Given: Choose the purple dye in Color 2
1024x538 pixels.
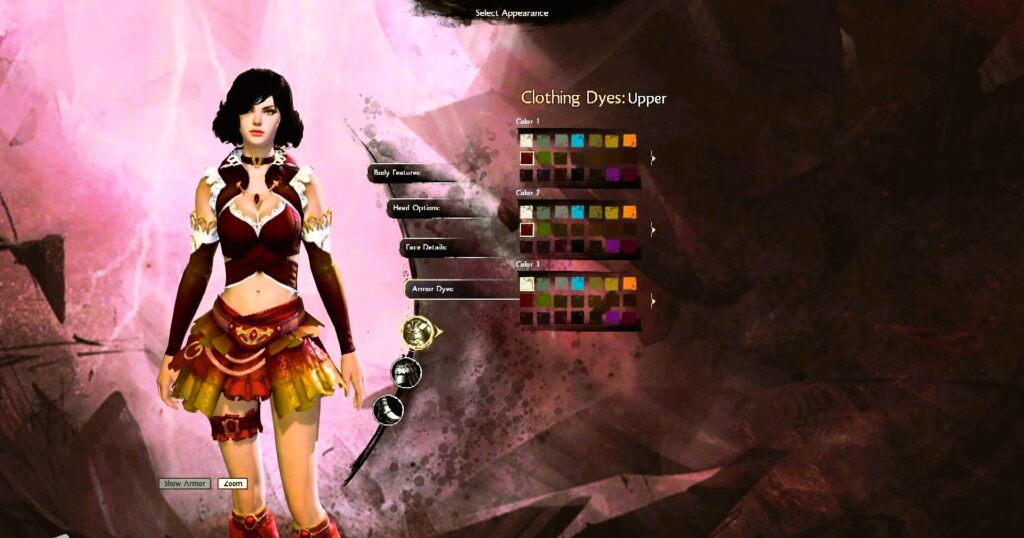Looking at the screenshot, I should [611, 246].
